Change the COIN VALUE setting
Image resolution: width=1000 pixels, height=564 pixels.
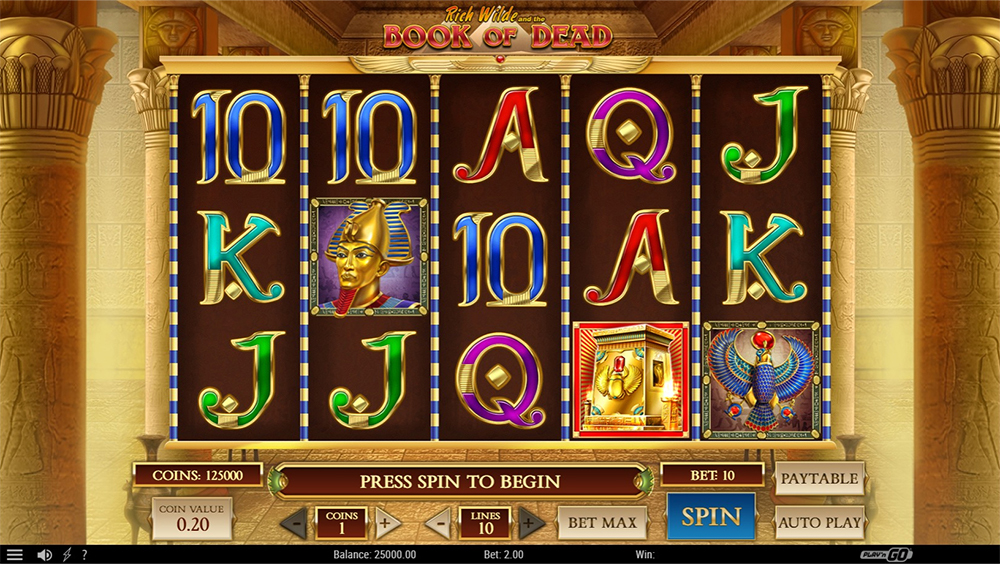point(192,517)
